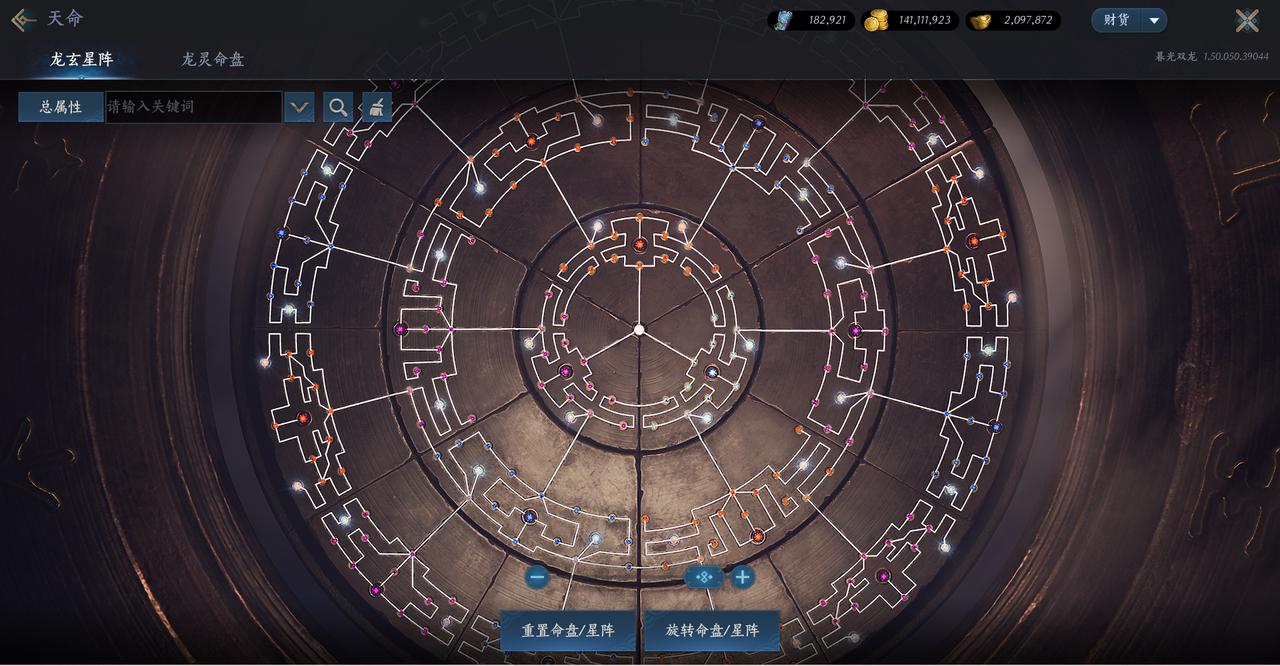Click the 总属性 button
The width and height of the screenshot is (1280, 666).
click(61, 107)
